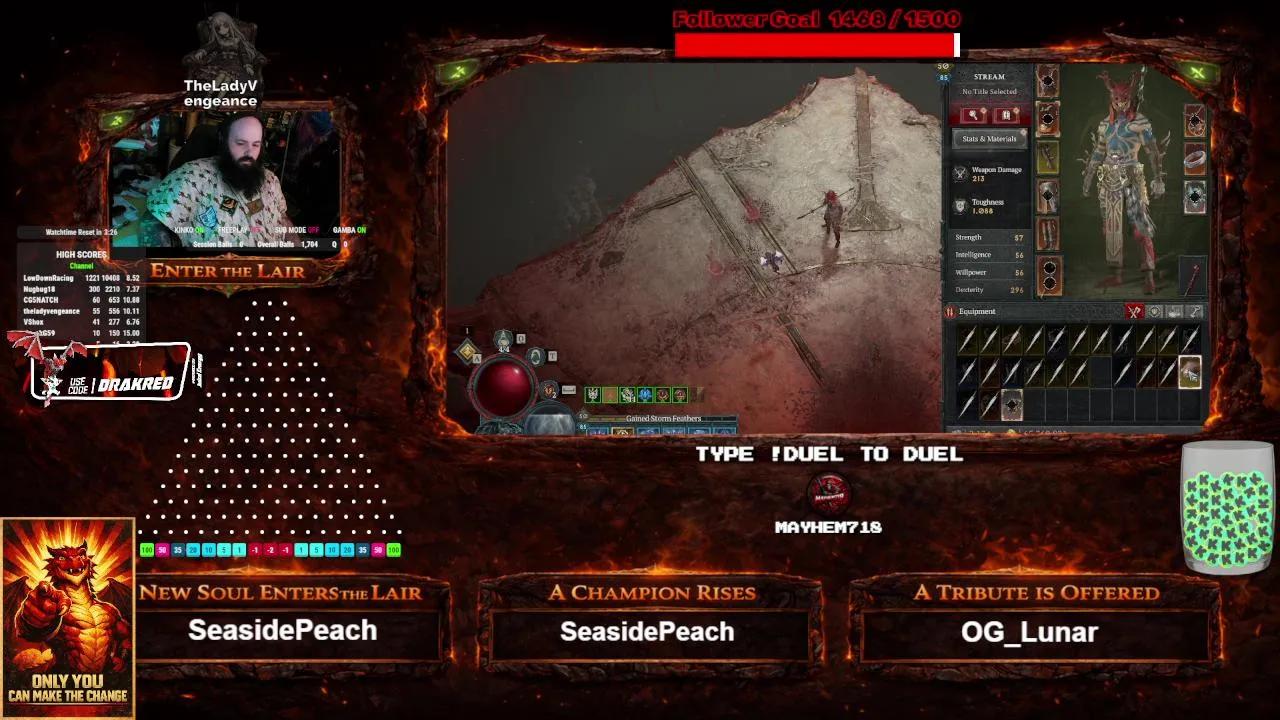Select the crossed-swords Equipment tab icon
This screenshot has width=1280, height=720.
click(1133, 310)
